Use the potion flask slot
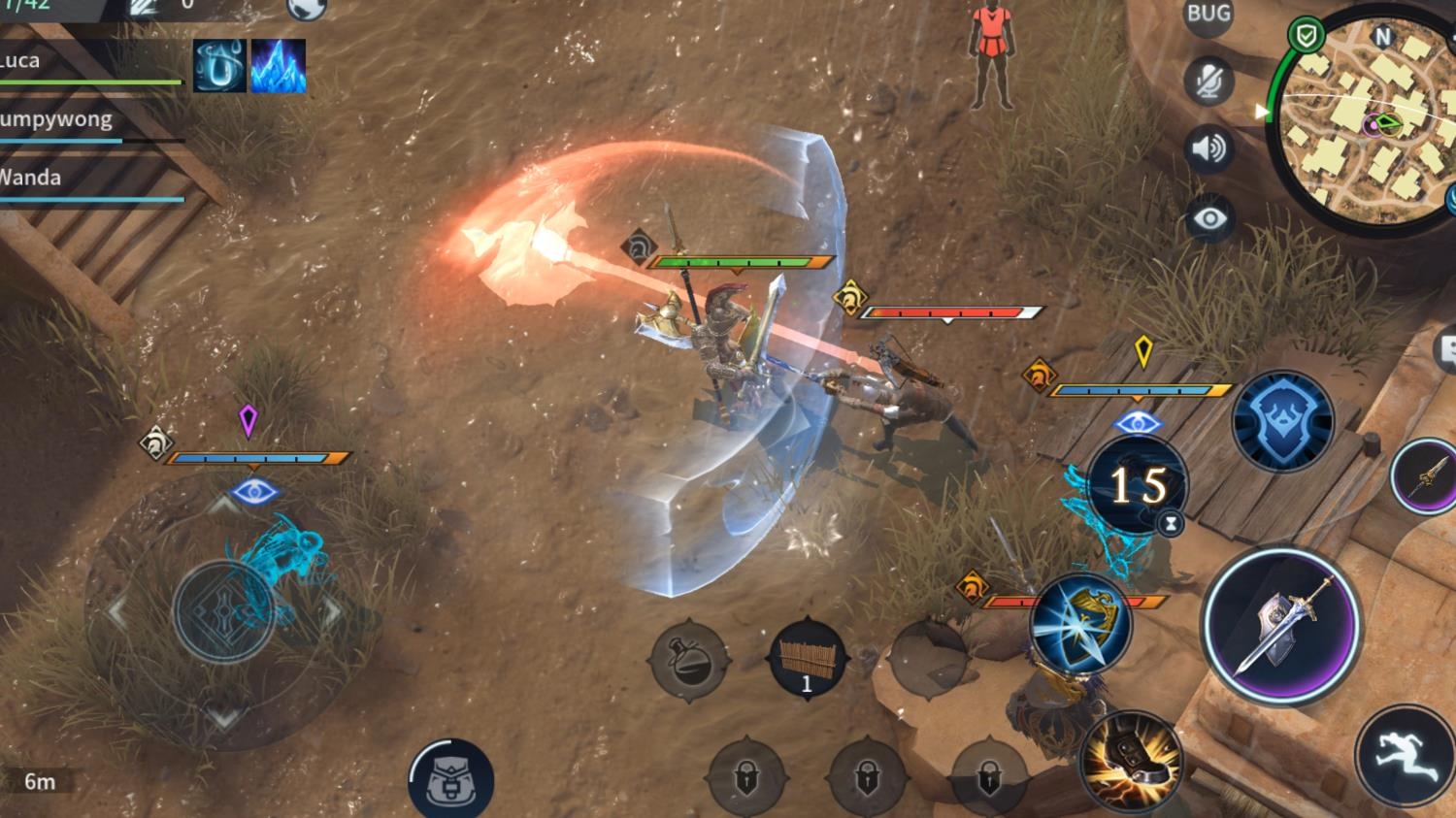1456x818 pixels. [689, 660]
